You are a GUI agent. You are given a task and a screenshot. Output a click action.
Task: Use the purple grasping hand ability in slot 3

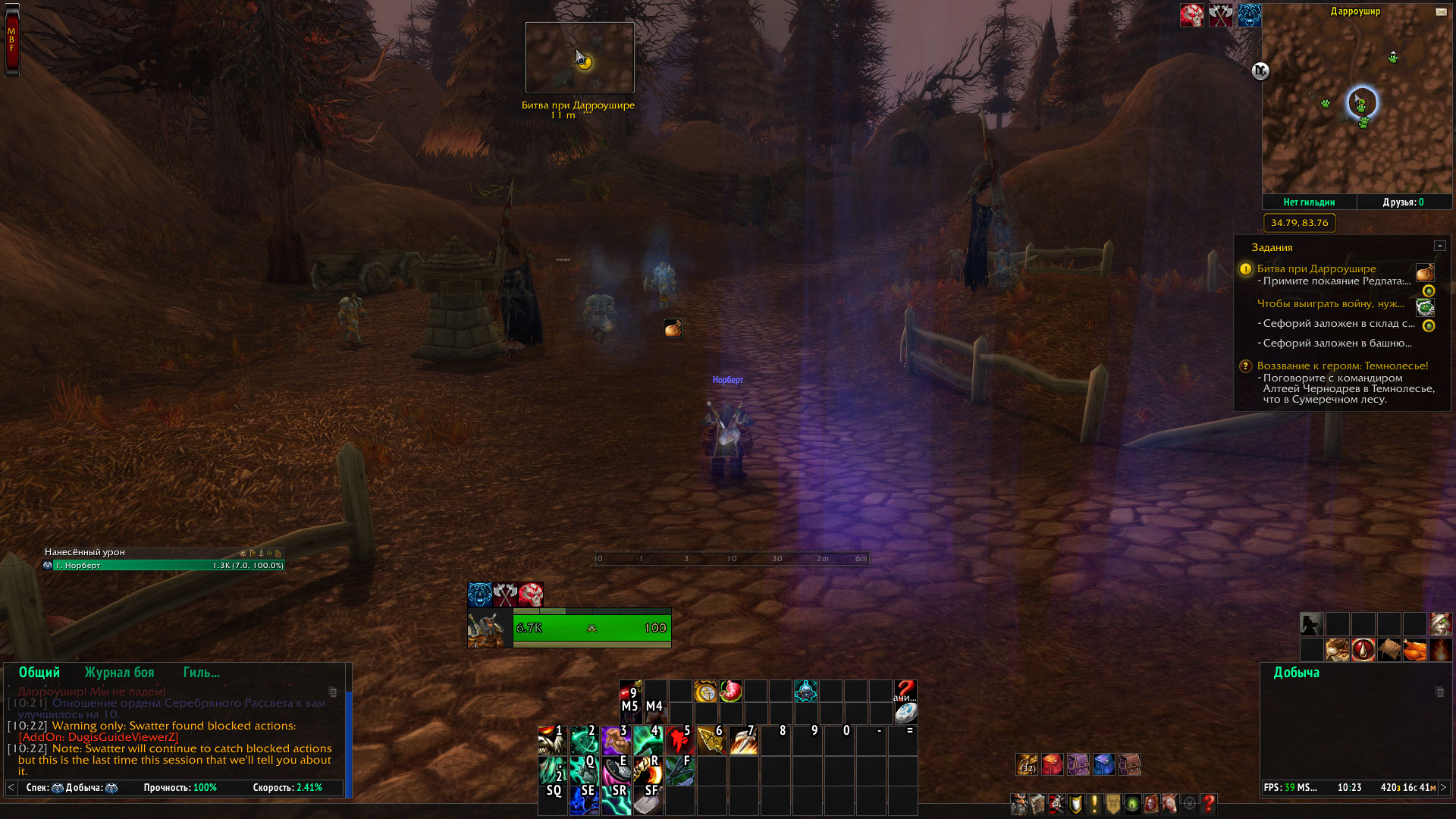click(x=616, y=740)
